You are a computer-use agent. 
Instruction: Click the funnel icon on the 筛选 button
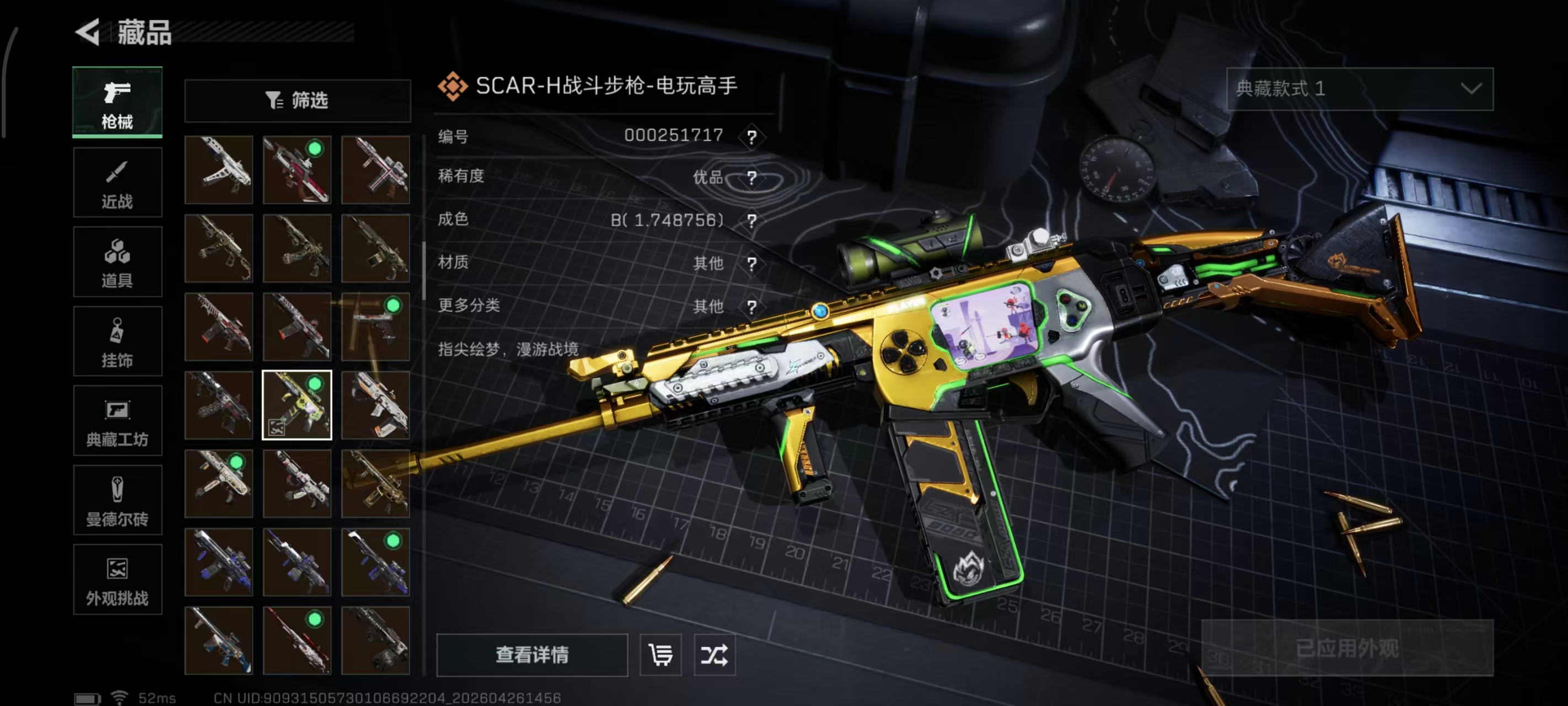tap(273, 100)
